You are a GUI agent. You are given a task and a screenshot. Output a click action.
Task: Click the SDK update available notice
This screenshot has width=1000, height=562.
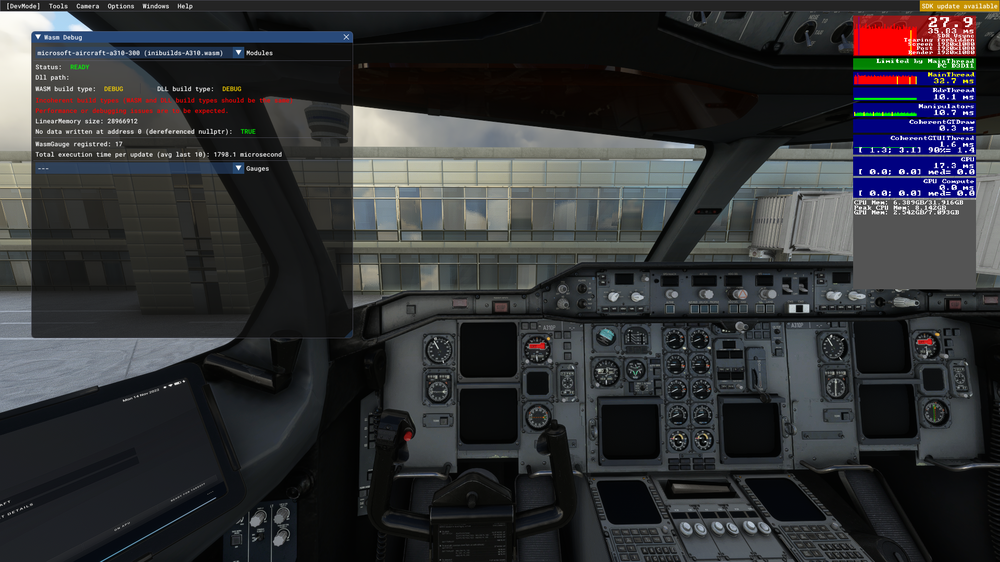959,6
